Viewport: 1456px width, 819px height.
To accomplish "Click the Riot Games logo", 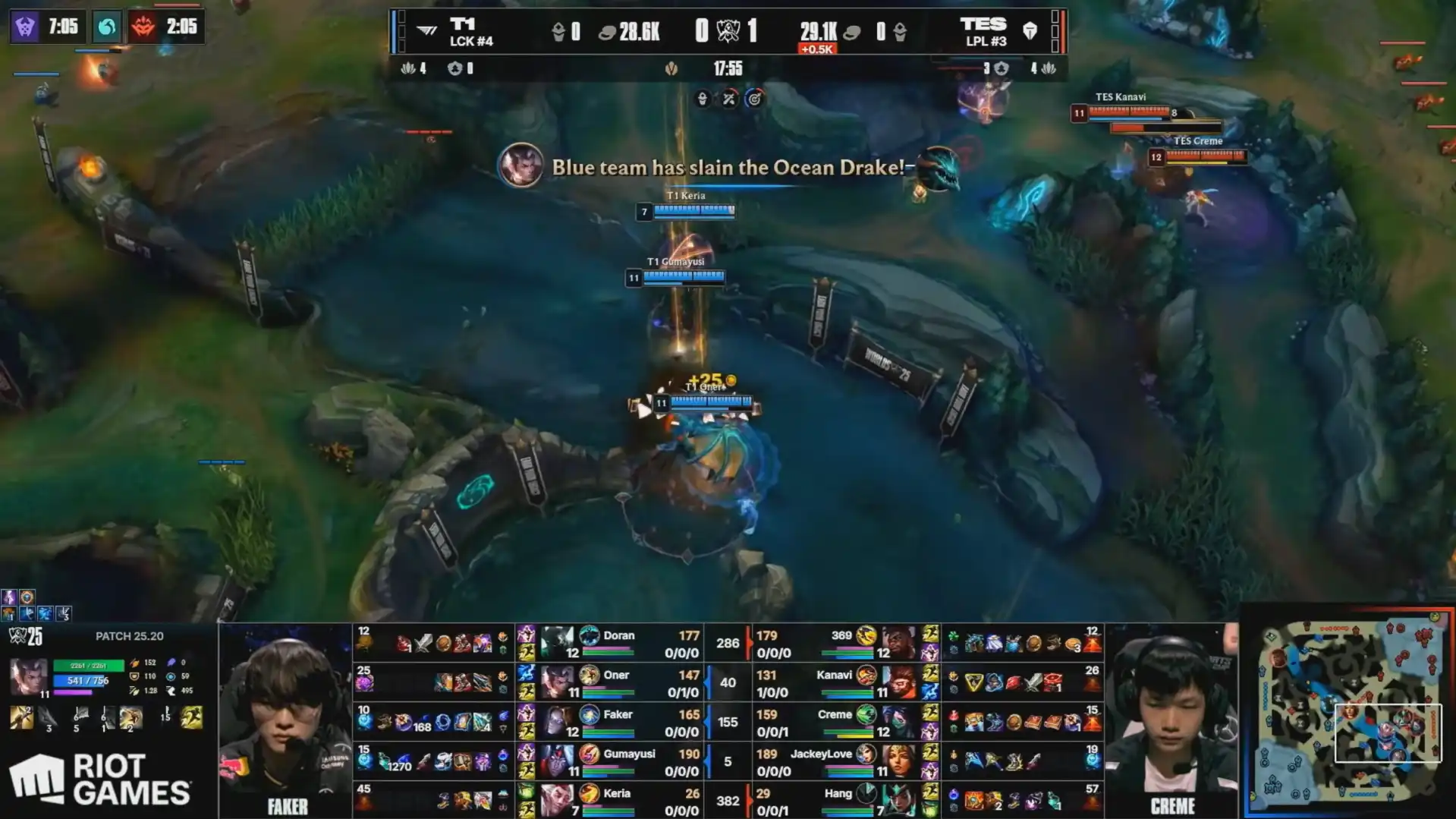I will coord(100,779).
